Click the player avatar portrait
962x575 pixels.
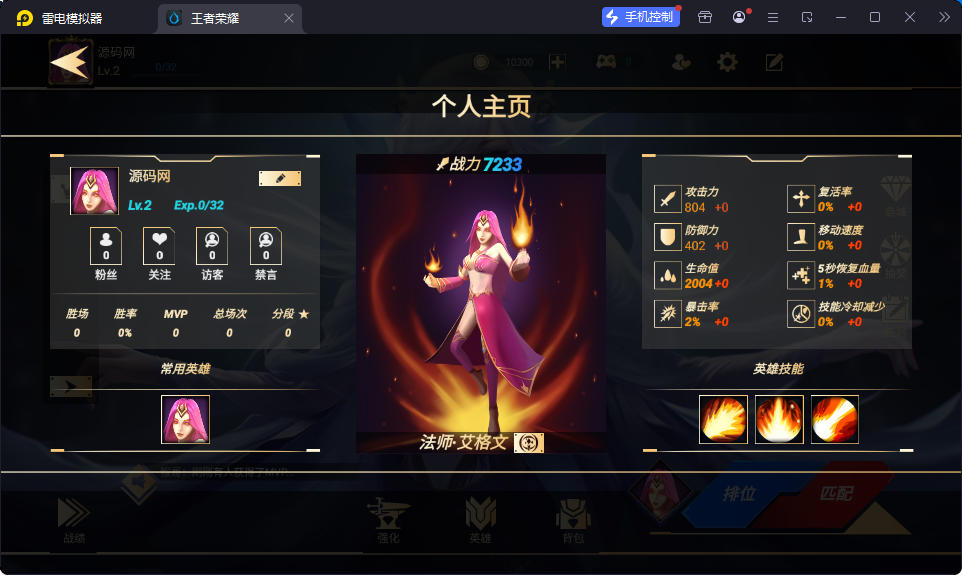(94, 191)
